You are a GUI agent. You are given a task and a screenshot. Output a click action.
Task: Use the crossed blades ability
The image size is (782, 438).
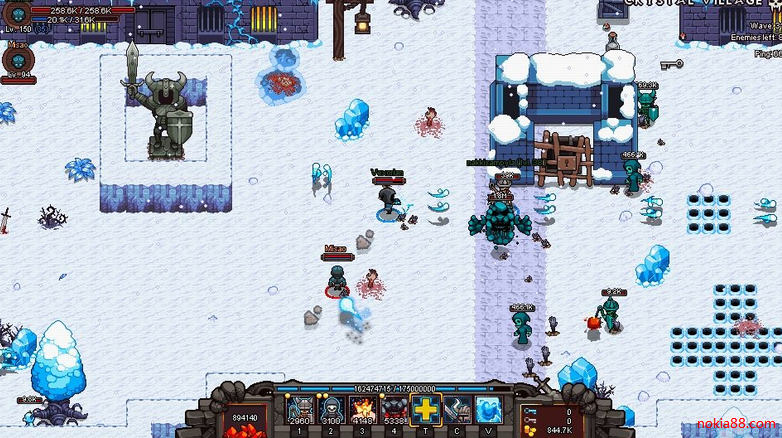[458, 409]
